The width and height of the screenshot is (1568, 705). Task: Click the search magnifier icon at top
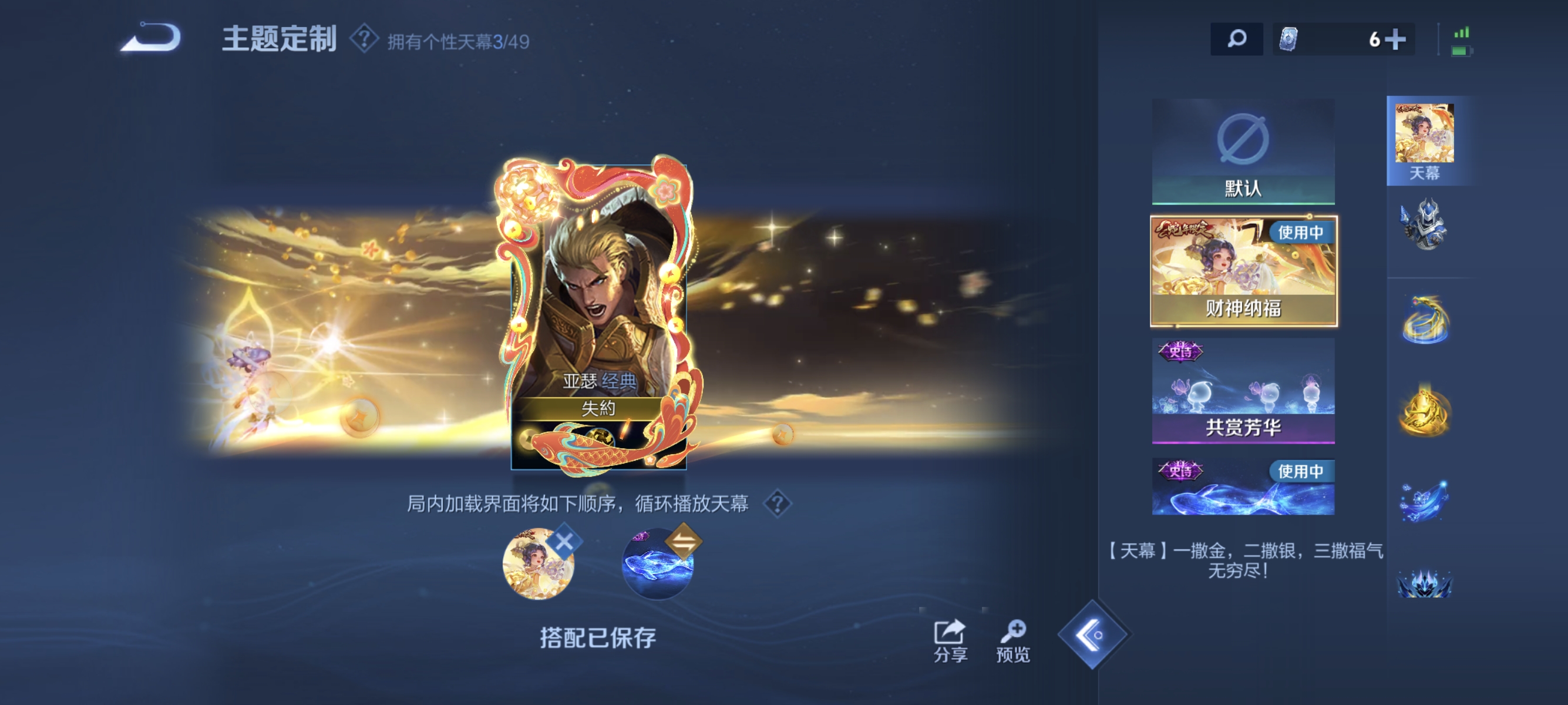pyautogui.click(x=1237, y=38)
